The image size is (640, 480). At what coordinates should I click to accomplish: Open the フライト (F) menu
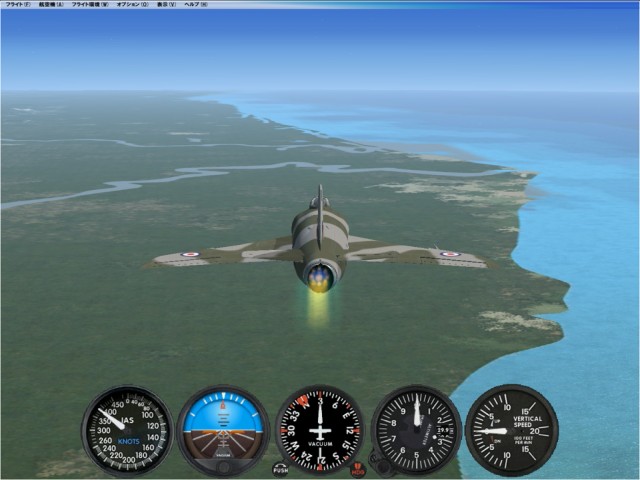tap(16, 5)
